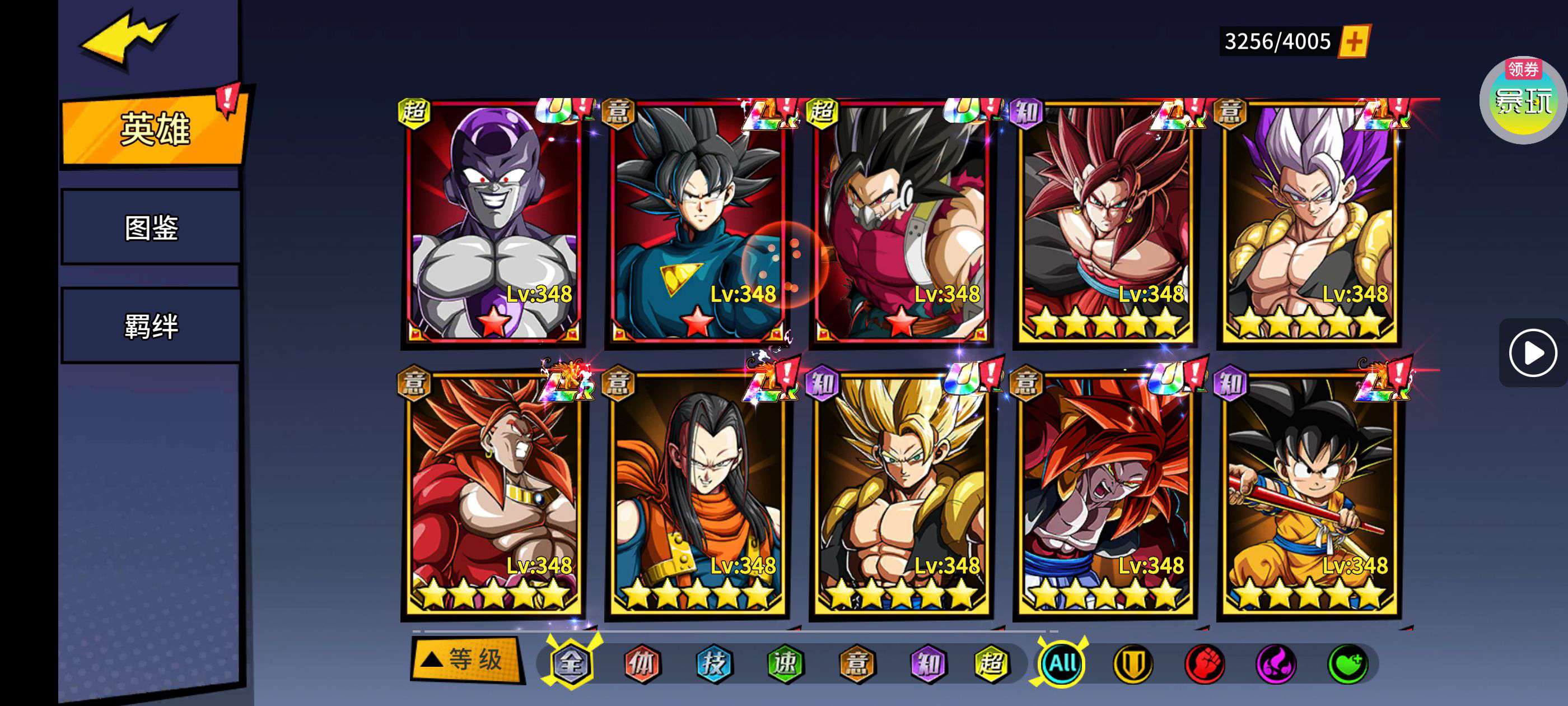
Task: Tap the side play video button
Action: [1532, 352]
